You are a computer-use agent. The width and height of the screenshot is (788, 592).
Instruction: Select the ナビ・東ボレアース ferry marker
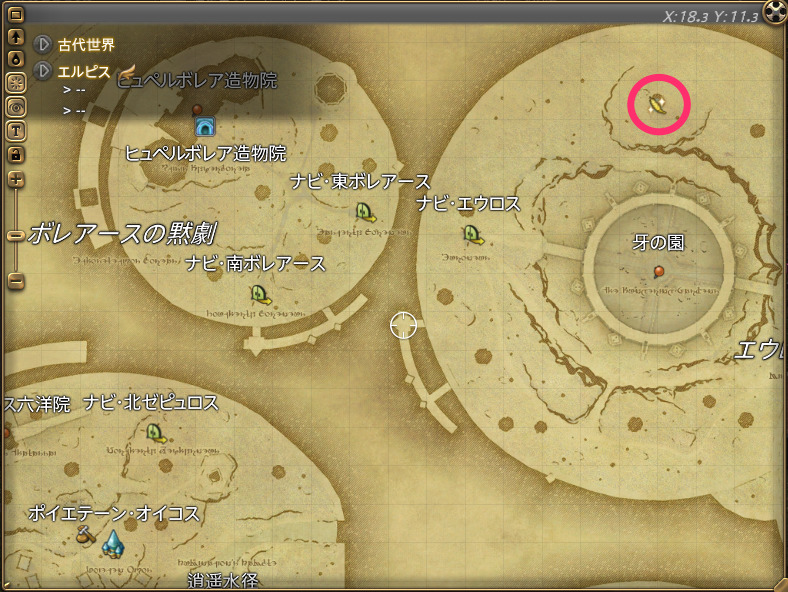(x=365, y=211)
